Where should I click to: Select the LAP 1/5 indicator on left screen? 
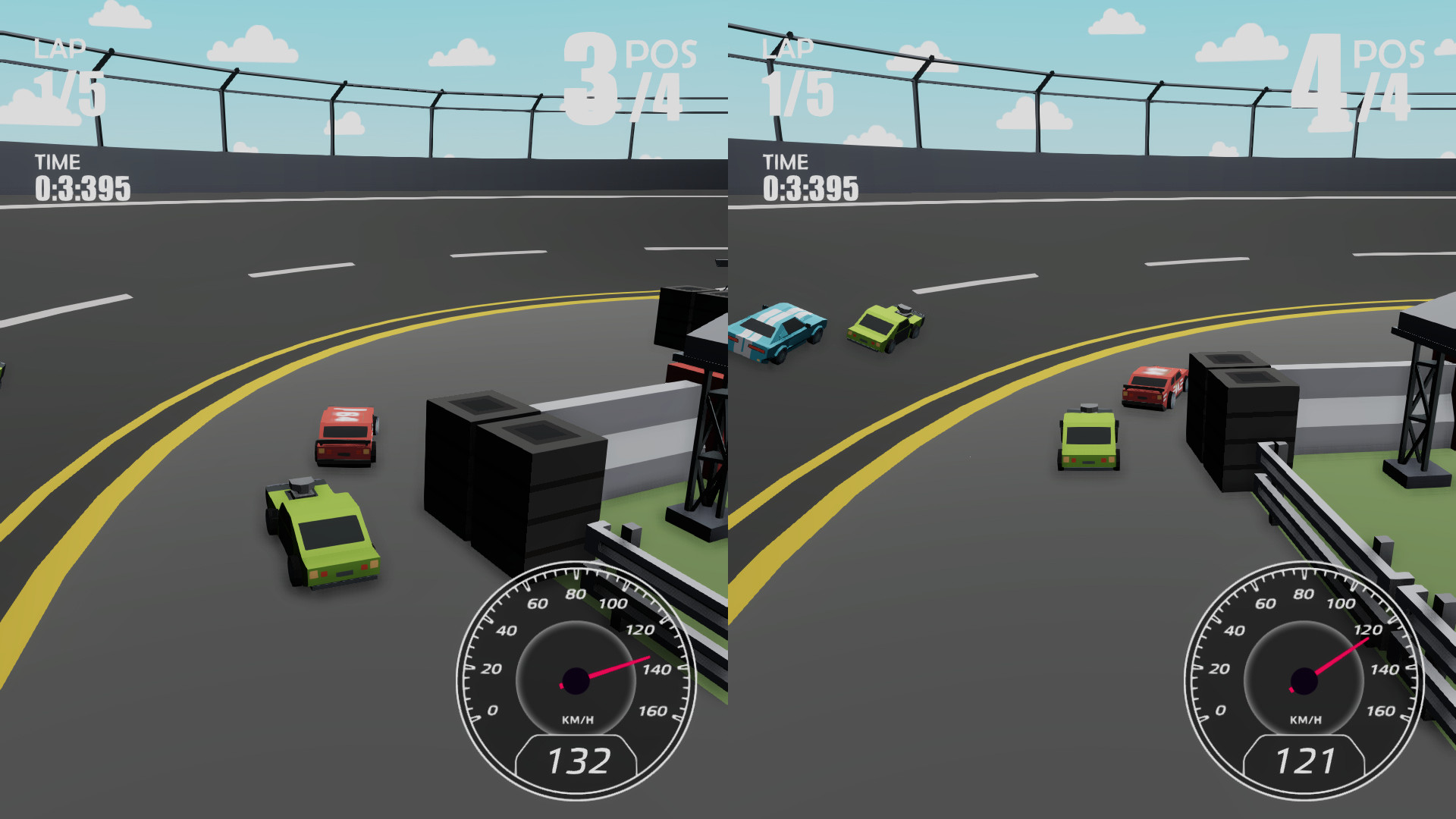[64, 72]
